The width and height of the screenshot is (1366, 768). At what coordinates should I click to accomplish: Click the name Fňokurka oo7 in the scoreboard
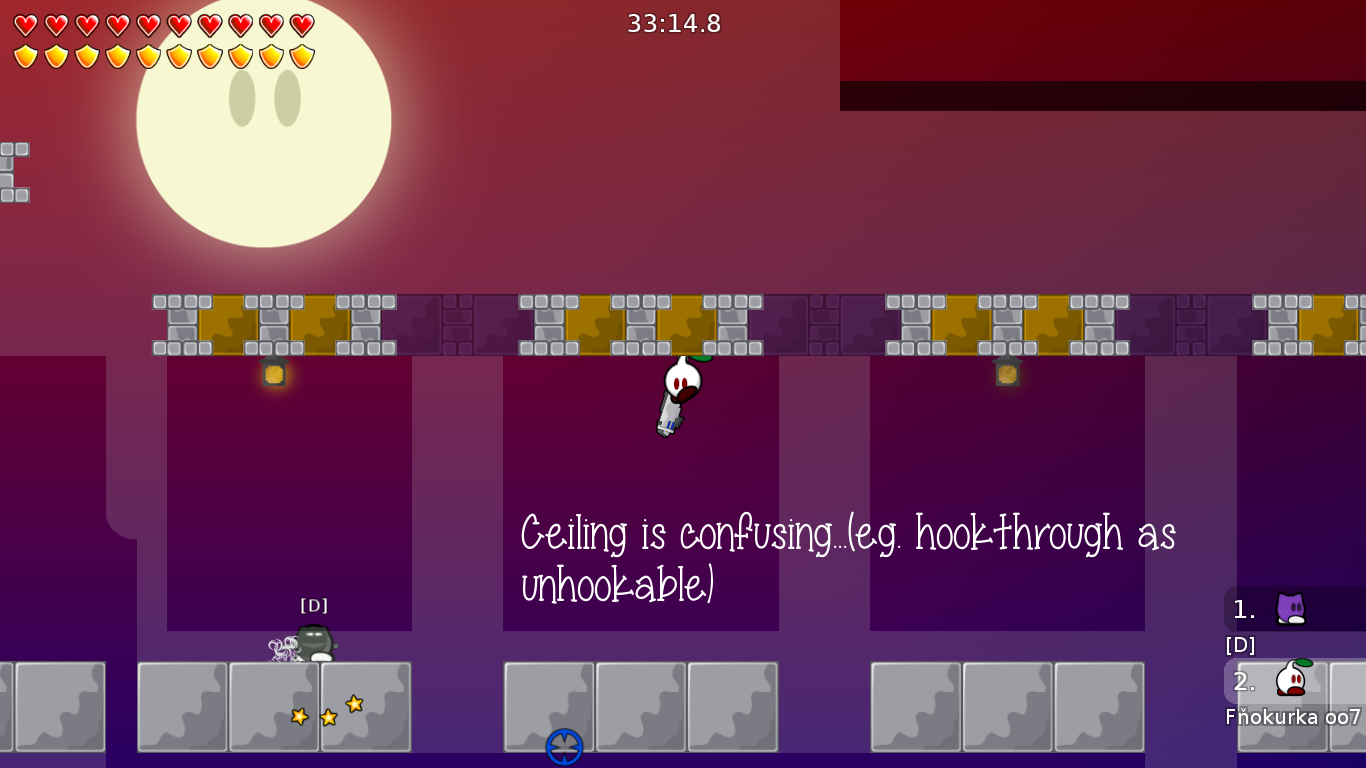click(1290, 716)
